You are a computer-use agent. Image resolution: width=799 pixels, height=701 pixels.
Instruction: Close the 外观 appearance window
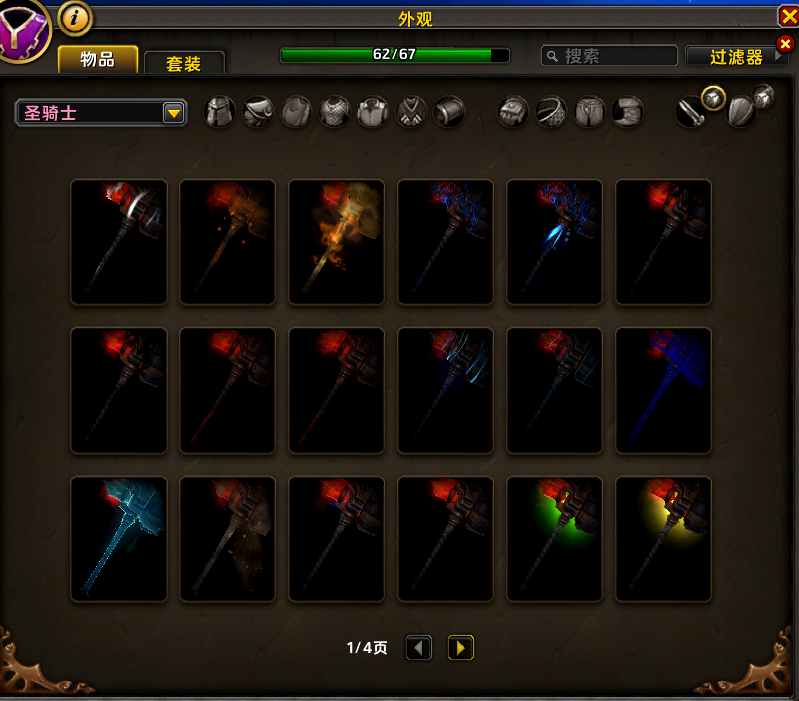787,16
